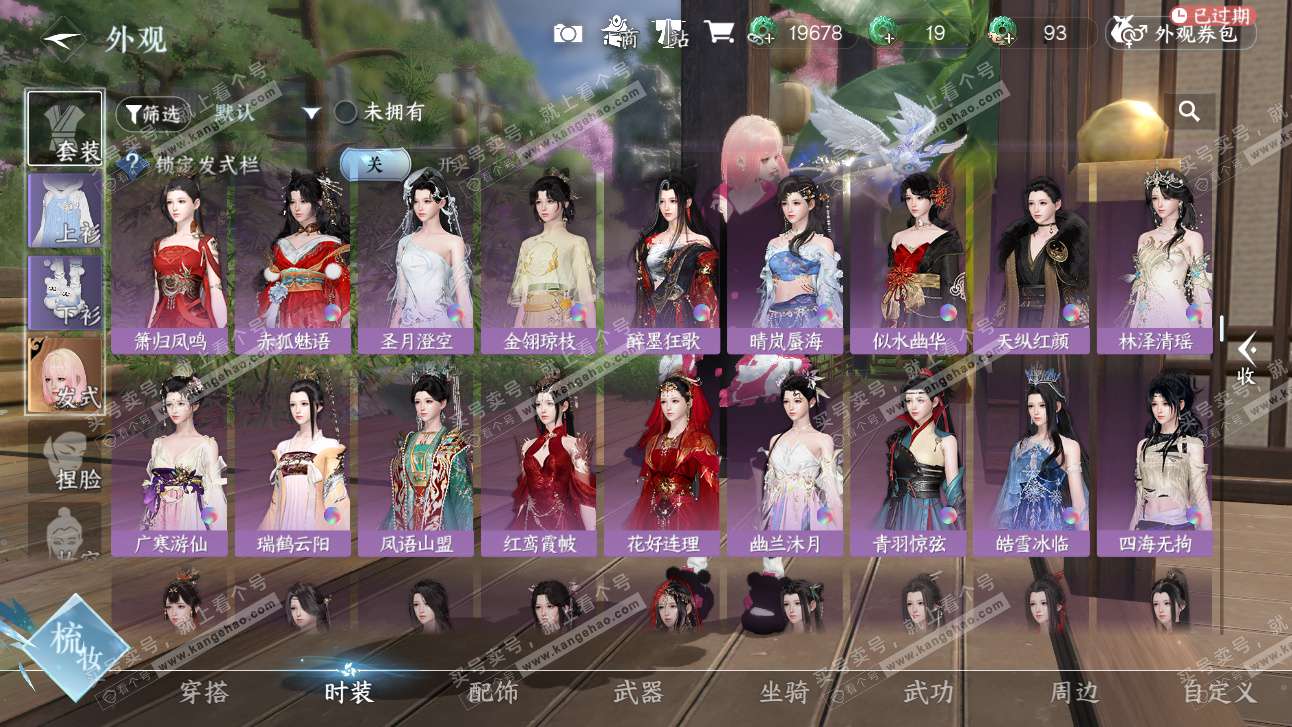The width and height of the screenshot is (1292, 727).
Task: Select the 赤狐魅语 outfit
Action: tap(293, 262)
